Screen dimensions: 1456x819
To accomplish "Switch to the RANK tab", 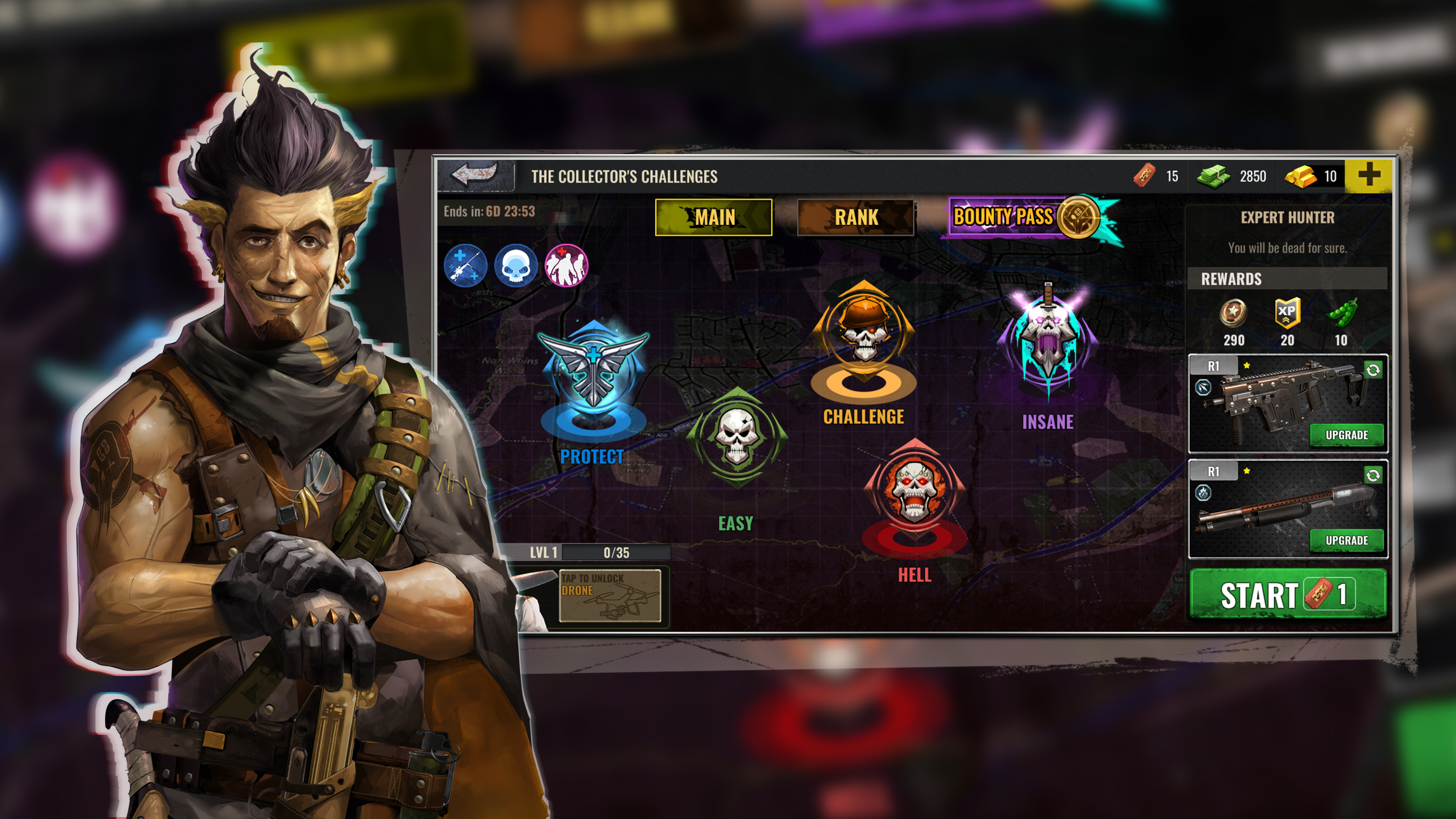I will [856, 217].
